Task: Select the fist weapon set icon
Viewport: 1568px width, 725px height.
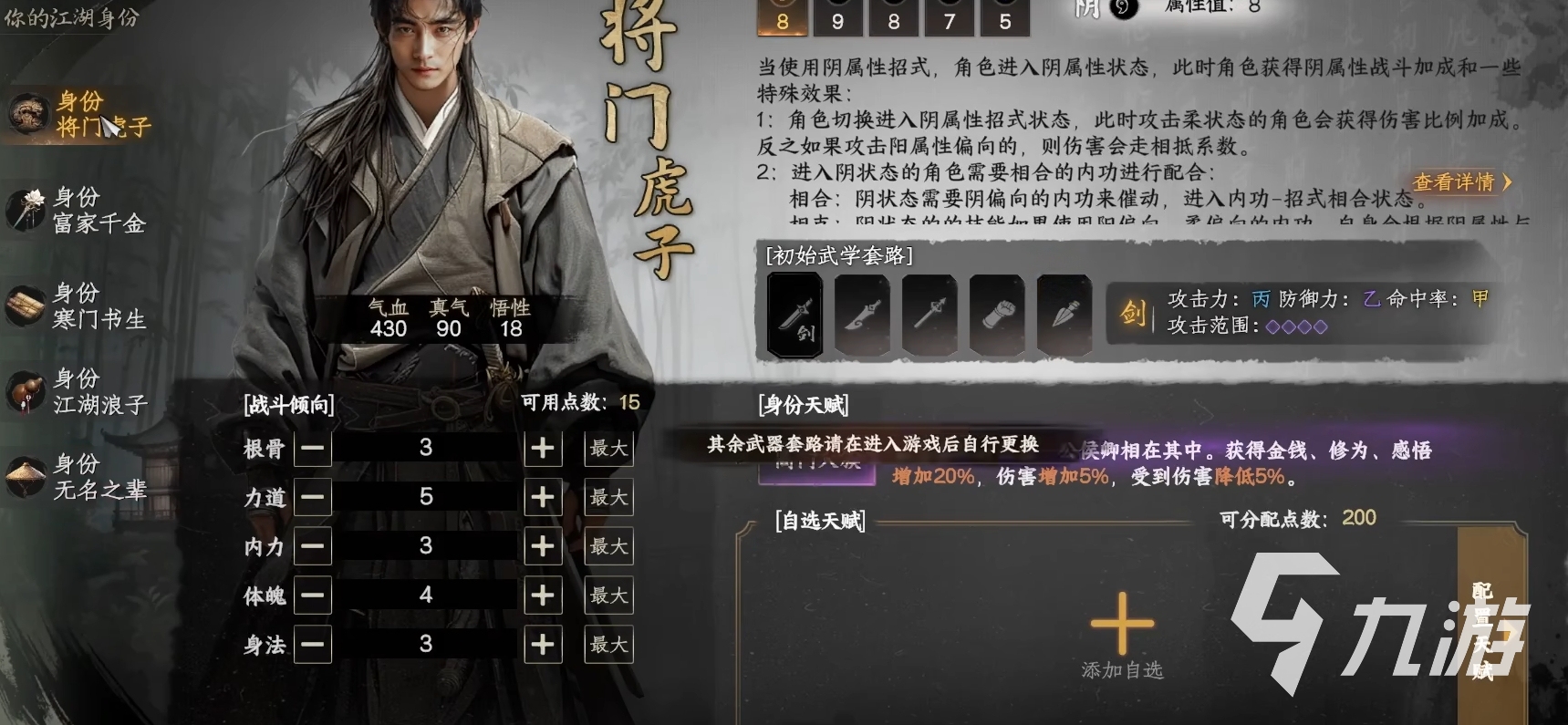Action: pos(997,315)
